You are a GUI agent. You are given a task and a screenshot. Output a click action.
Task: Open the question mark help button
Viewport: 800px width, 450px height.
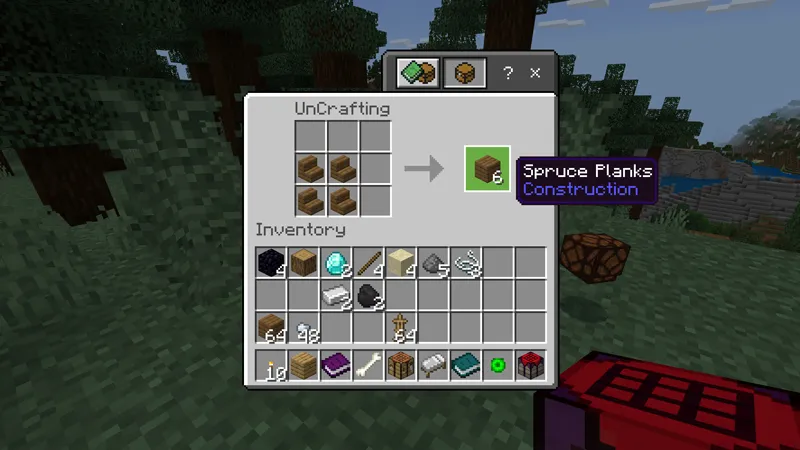point(508,73)
